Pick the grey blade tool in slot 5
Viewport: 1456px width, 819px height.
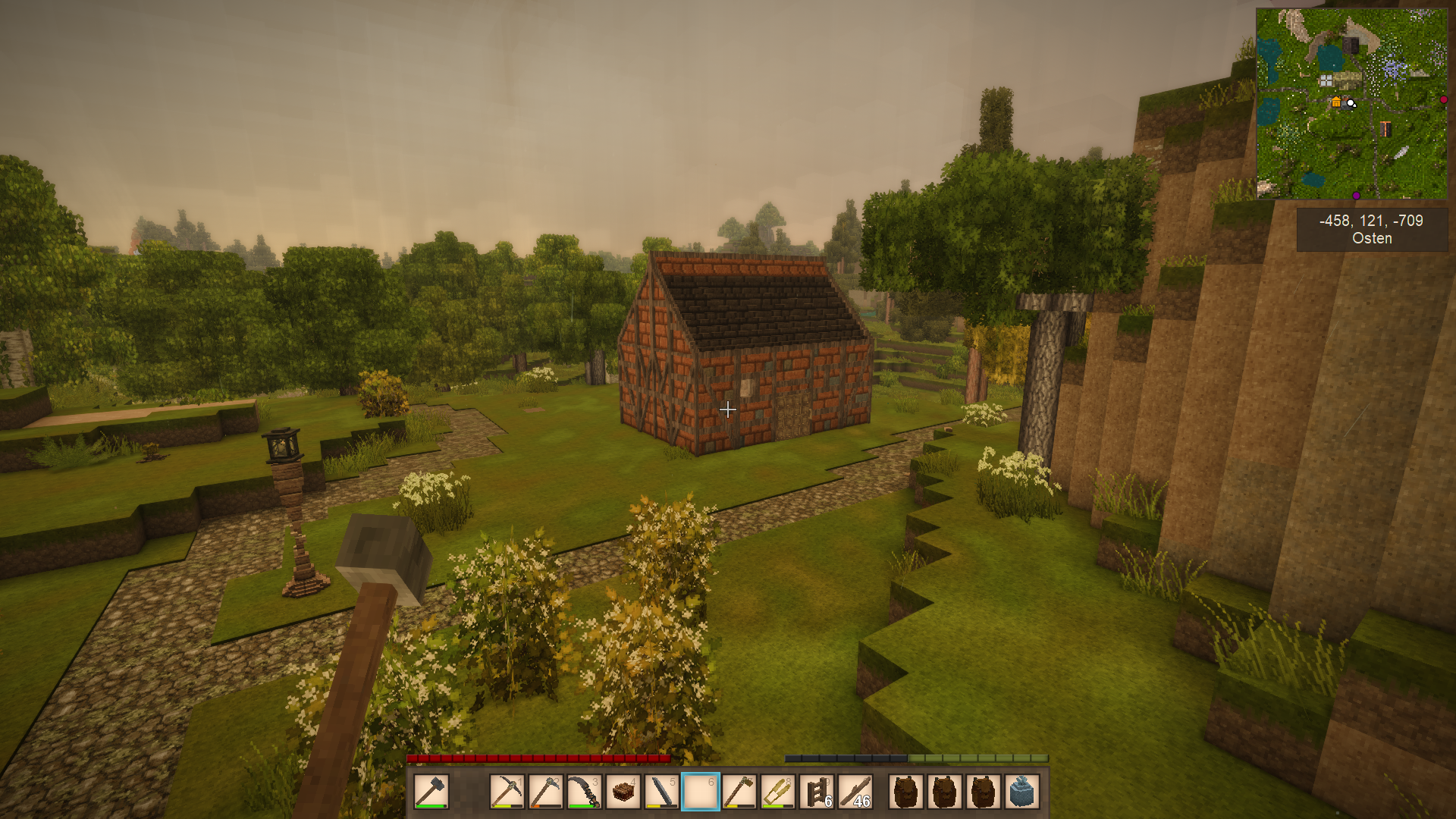pyautogui.click(x=662, y=792)
